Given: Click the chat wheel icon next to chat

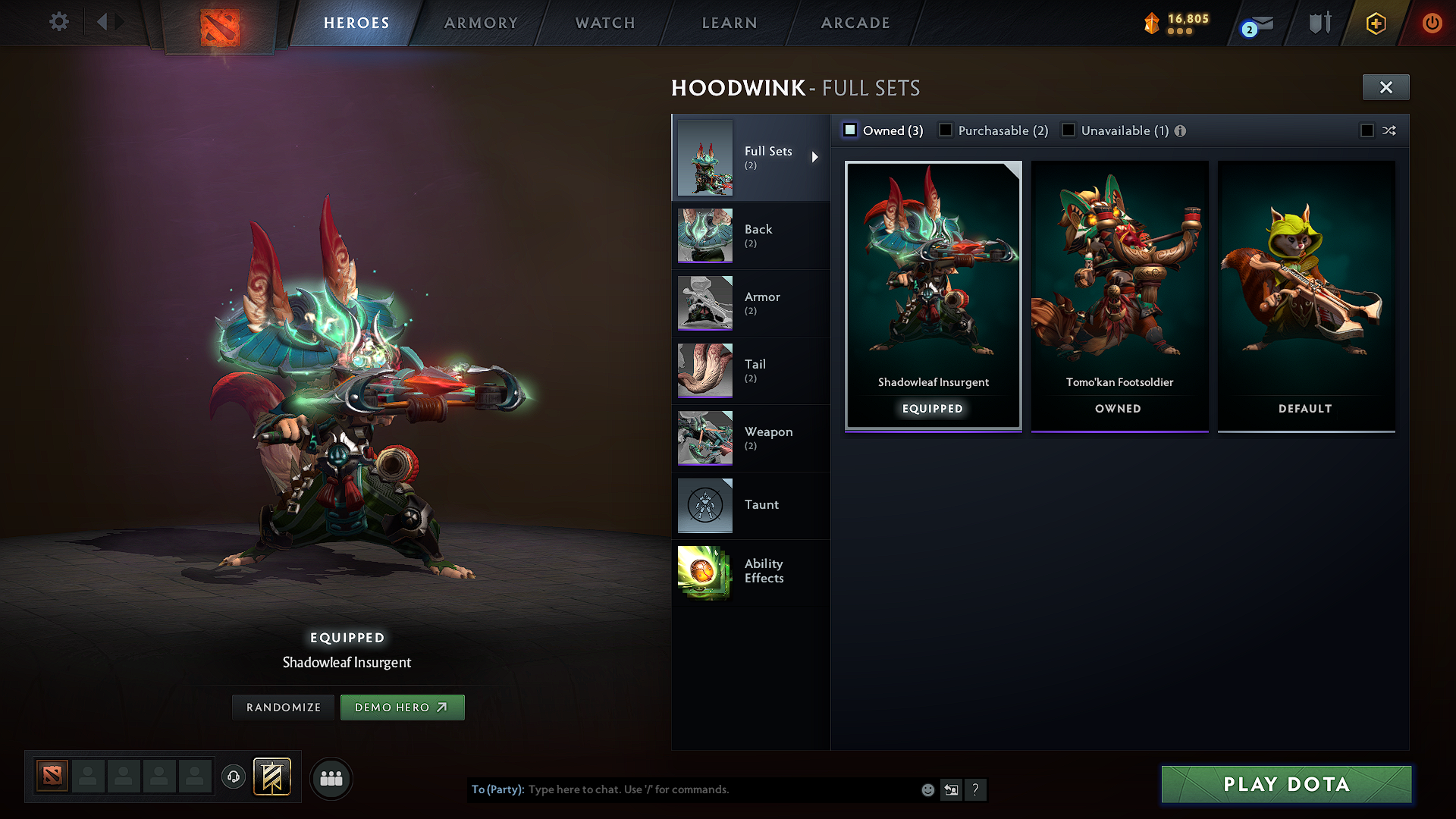Looking at the screenshot, I should [952, 789].
